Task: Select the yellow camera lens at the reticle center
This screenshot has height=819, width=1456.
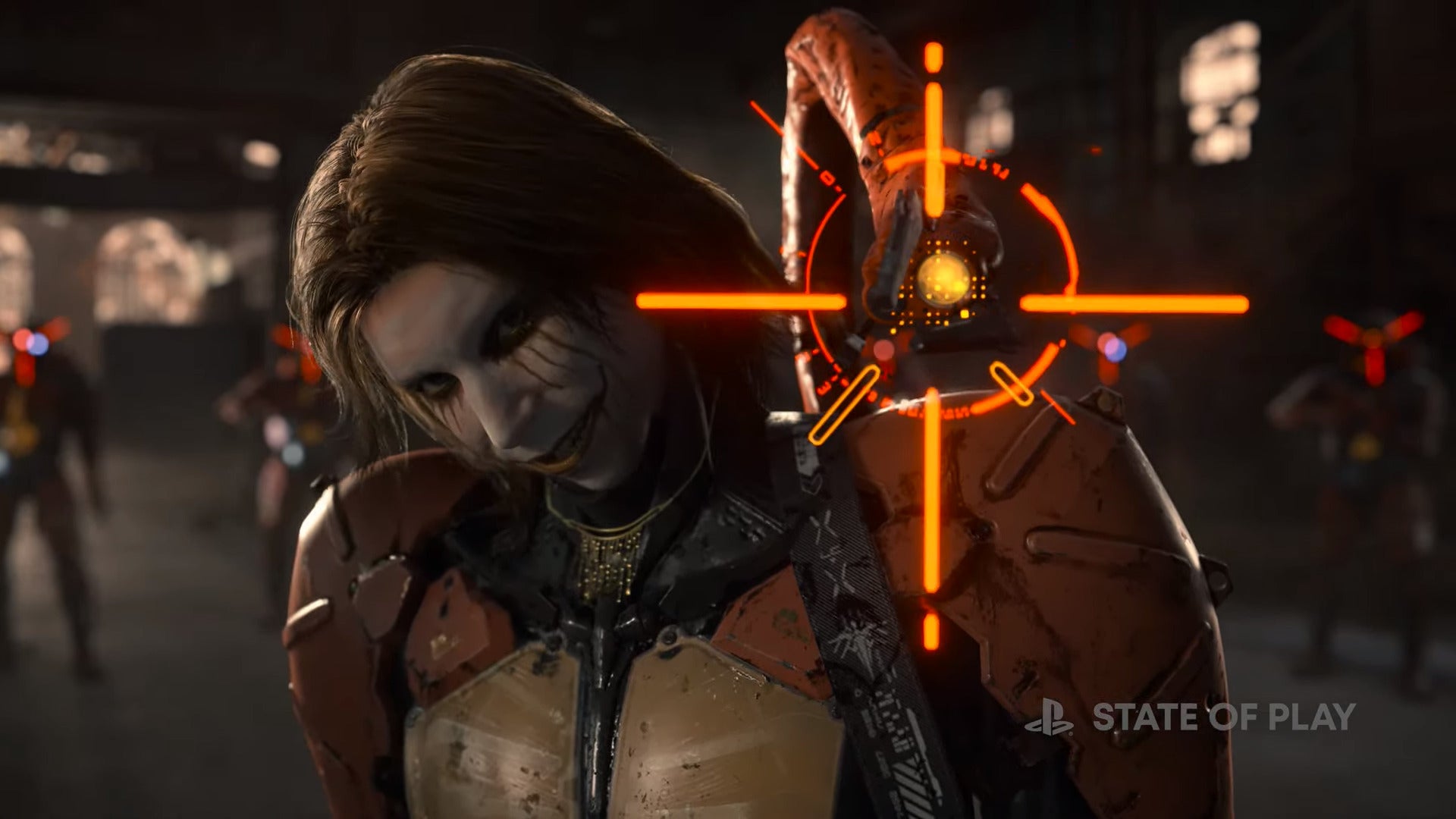Action: pos(943,279)
